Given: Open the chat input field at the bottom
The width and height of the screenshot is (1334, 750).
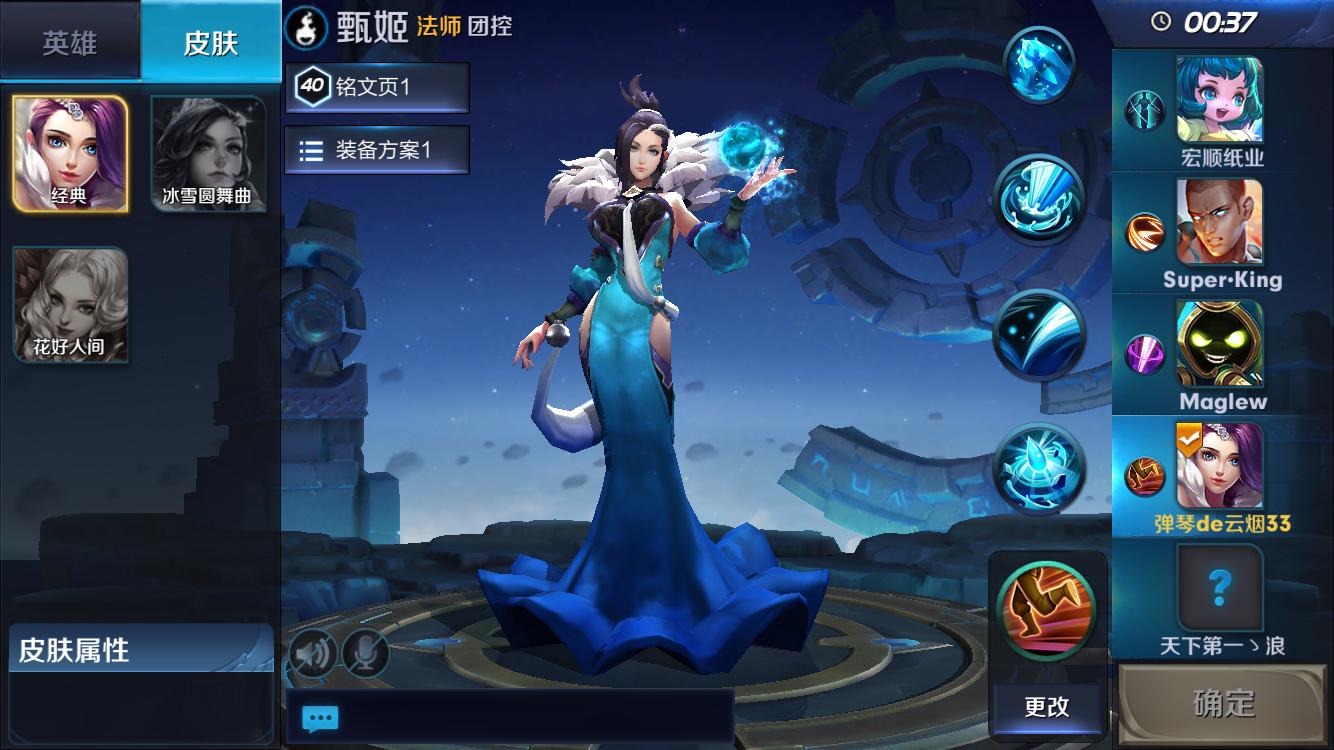Looking at the screenshot, I should (320, 719).
